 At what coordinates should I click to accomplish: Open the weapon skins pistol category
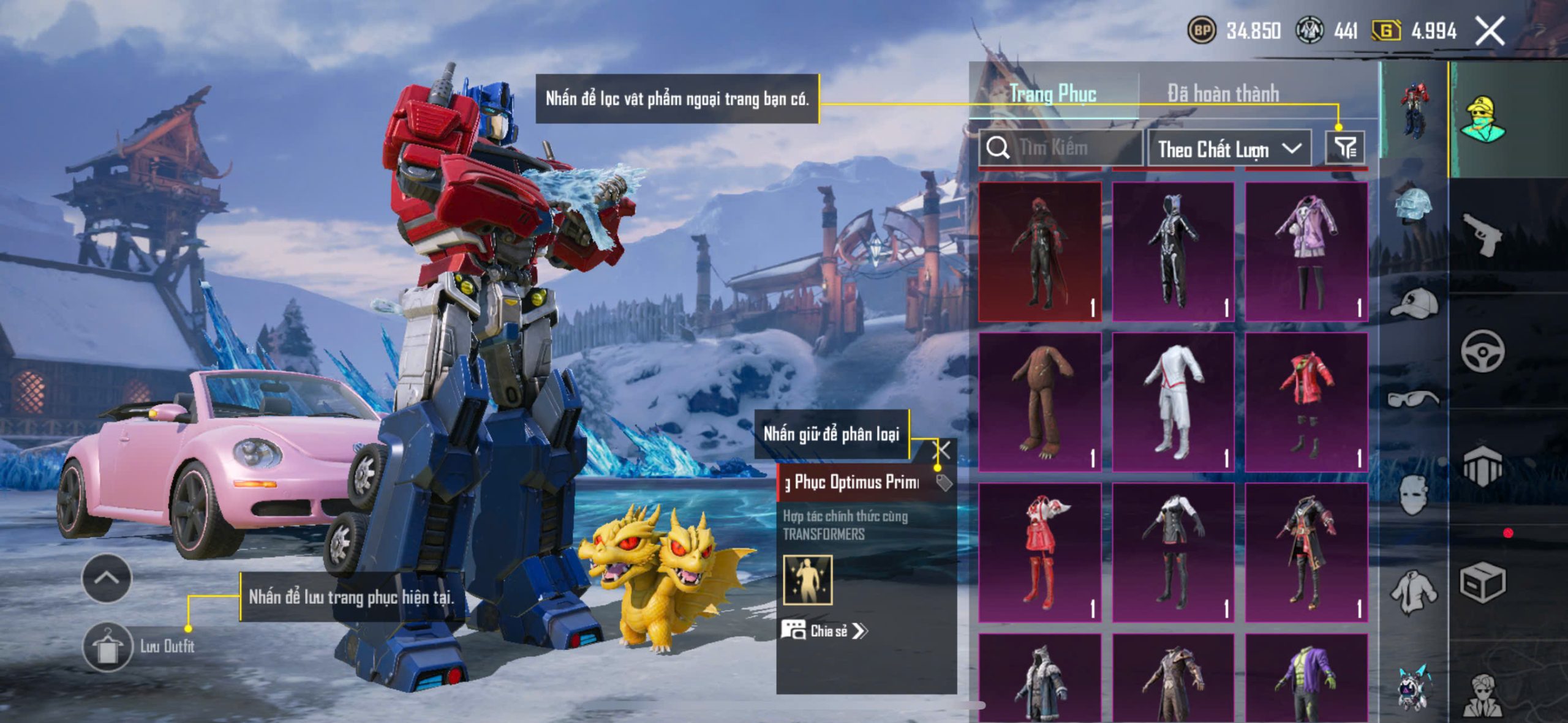(x=1482, y=234)
